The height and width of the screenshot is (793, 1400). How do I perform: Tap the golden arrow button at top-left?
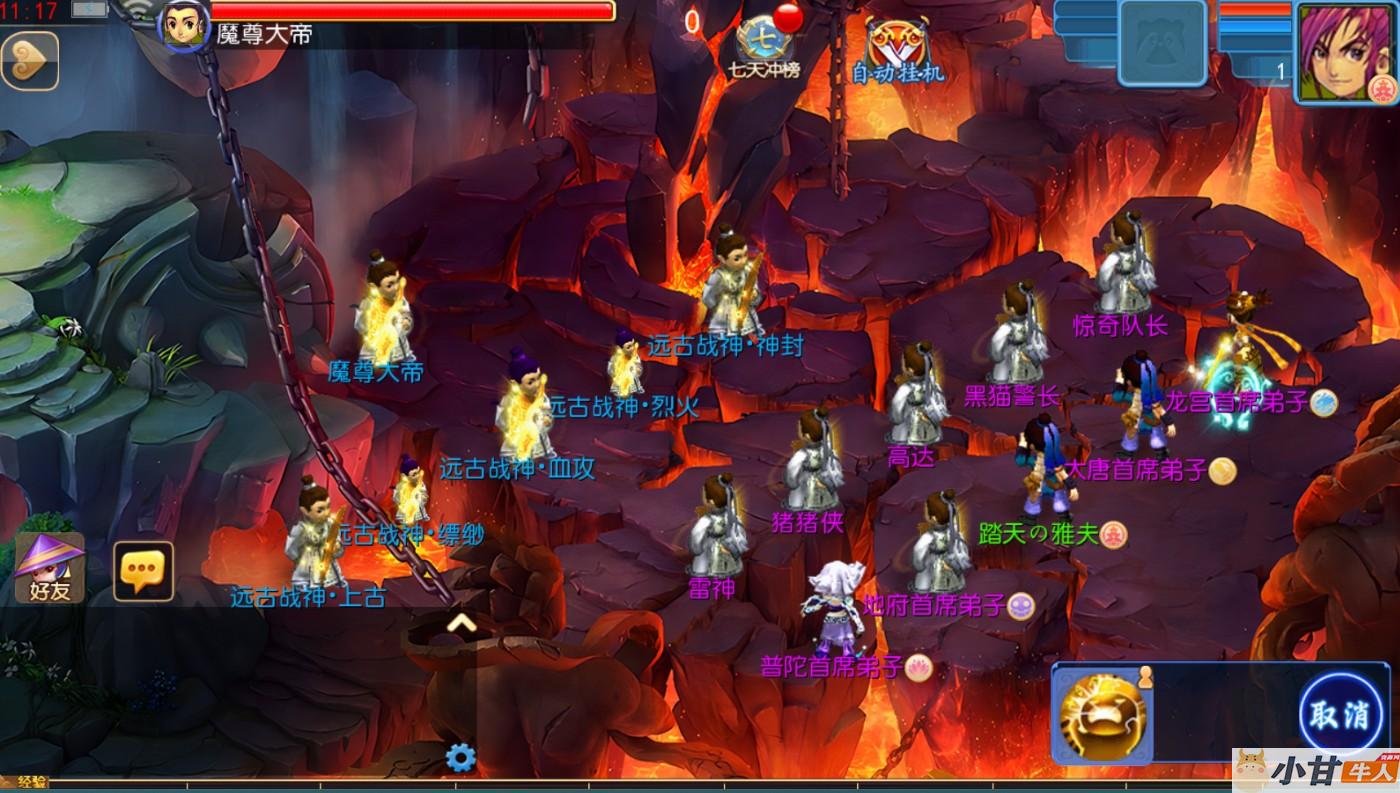point(30,62)
